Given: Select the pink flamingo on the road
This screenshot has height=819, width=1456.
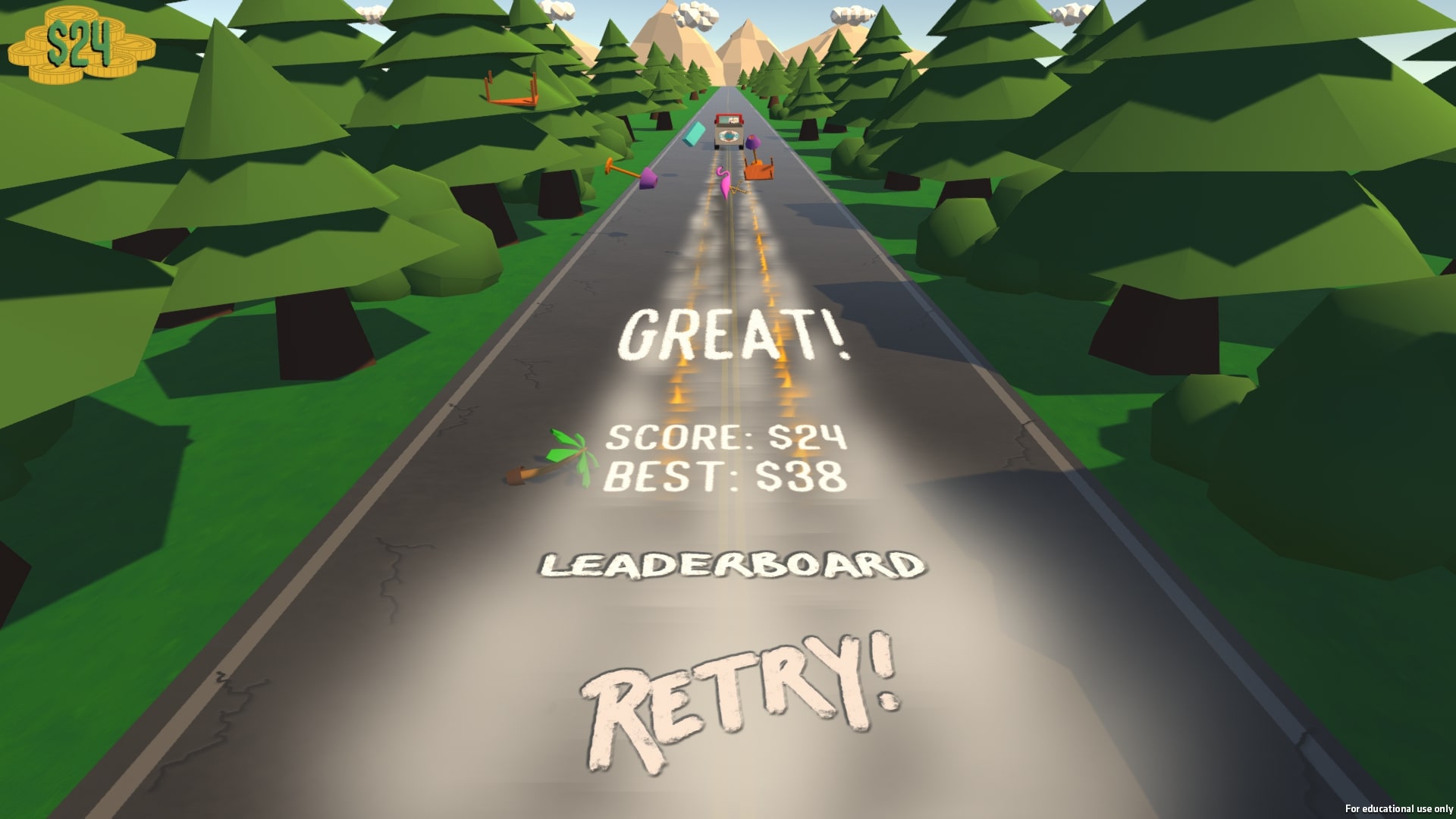Looking at the screenshot, I should click(724, 182).
